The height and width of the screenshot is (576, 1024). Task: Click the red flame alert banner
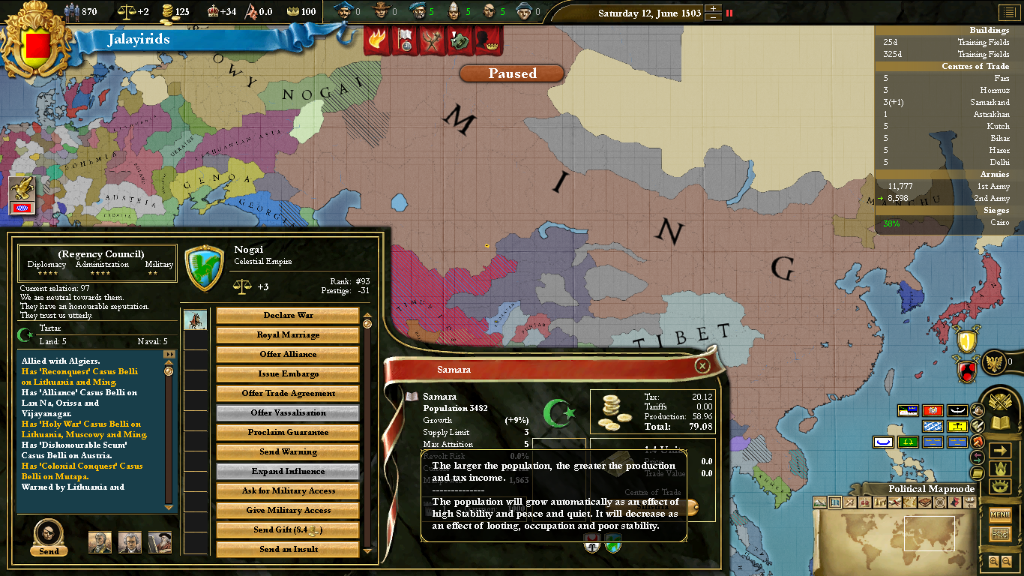(378, 40)
